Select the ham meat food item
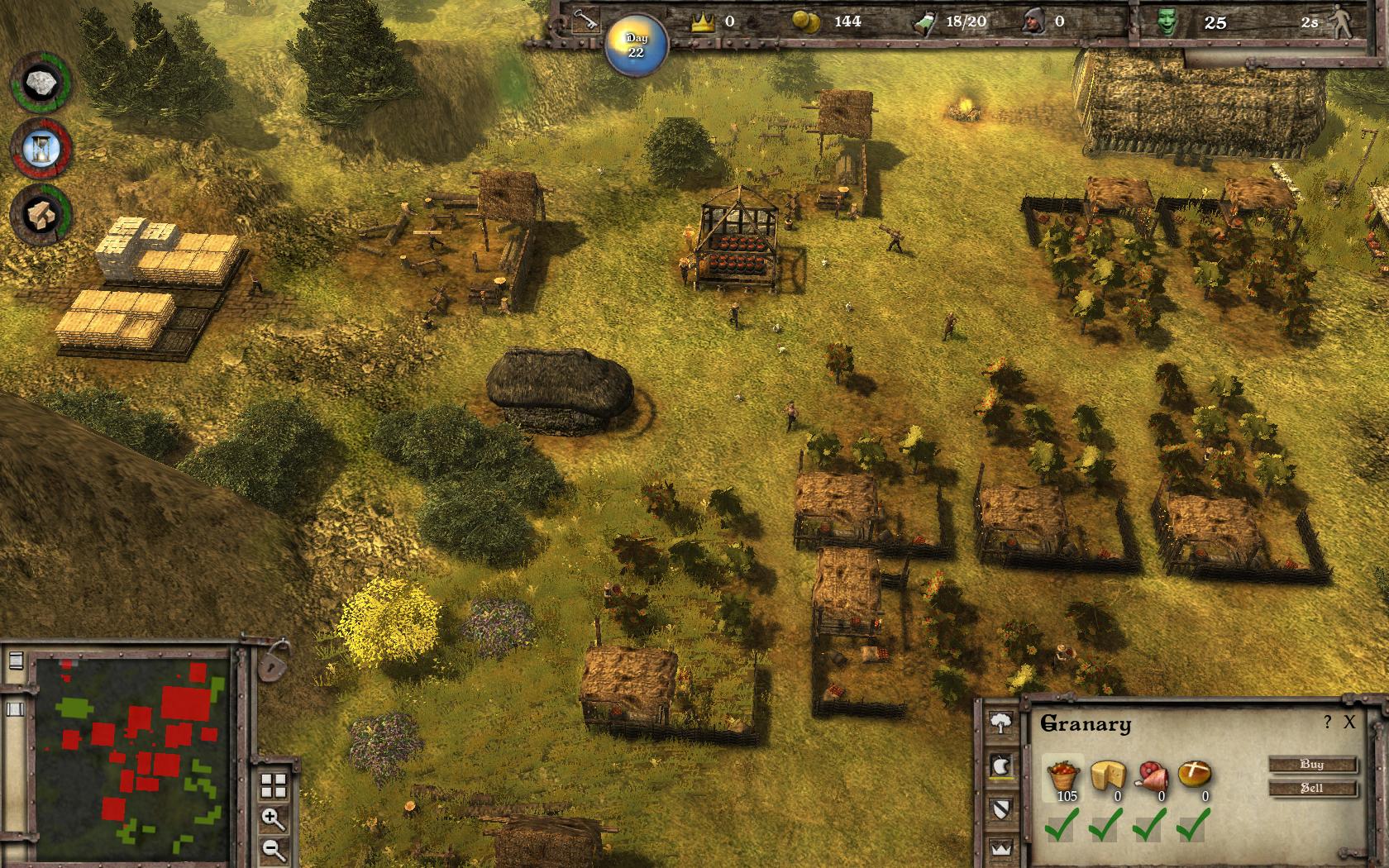This screenshot has height=868, width=1389. point(1153,777)
